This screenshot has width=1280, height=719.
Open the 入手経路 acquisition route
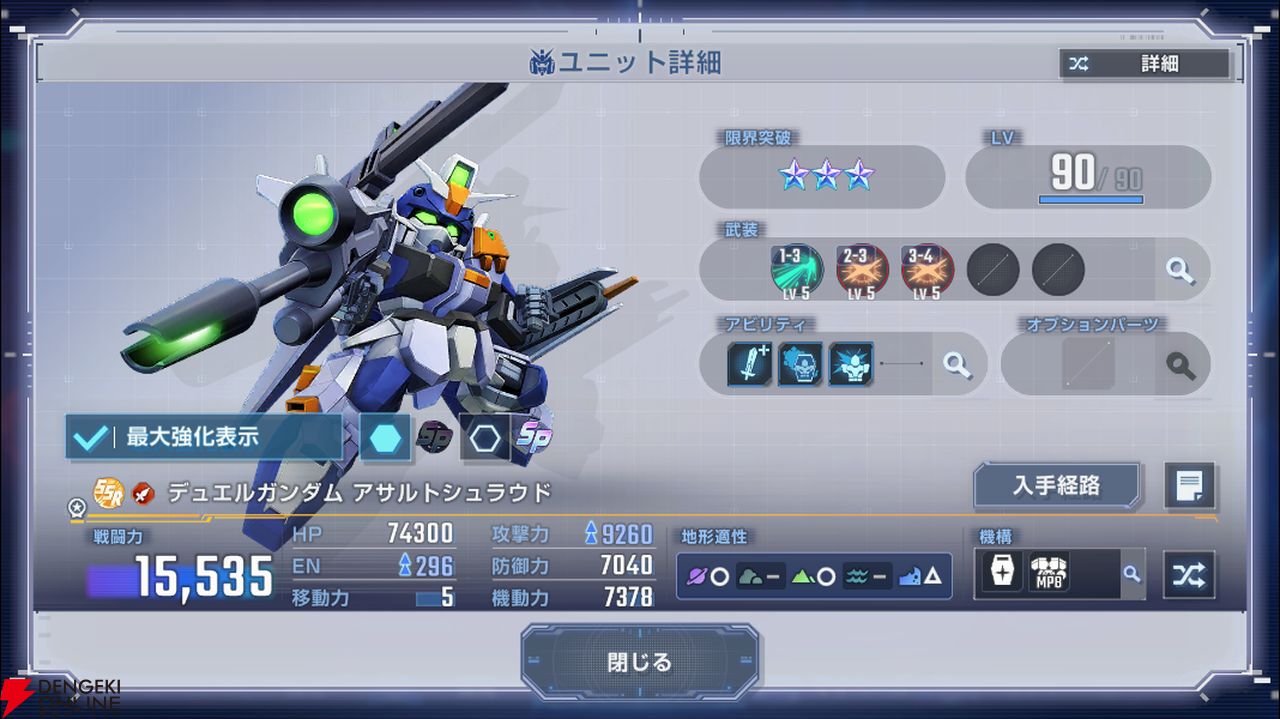1057,486
